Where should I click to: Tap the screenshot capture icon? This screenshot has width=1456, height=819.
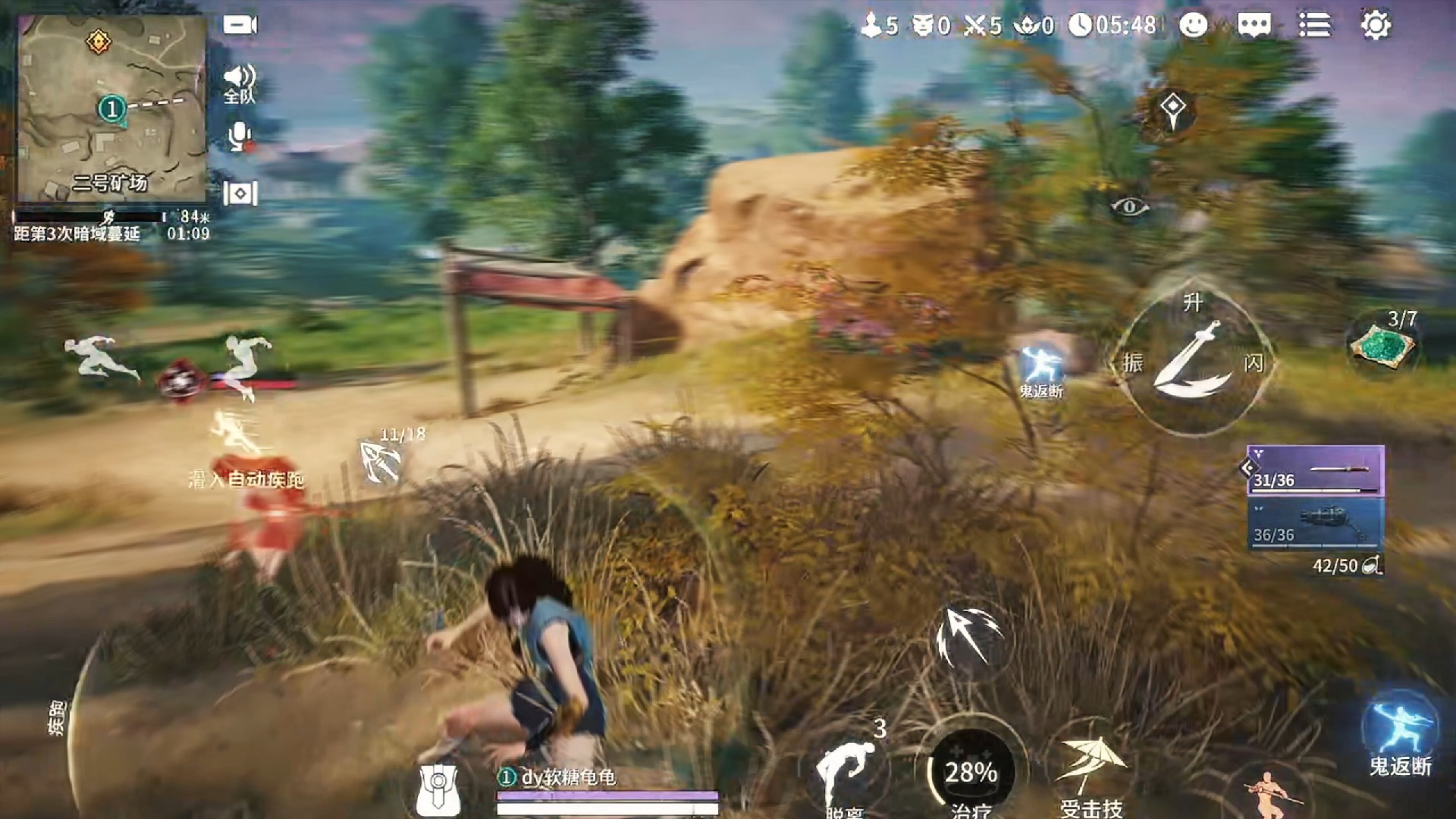(240, 193)
